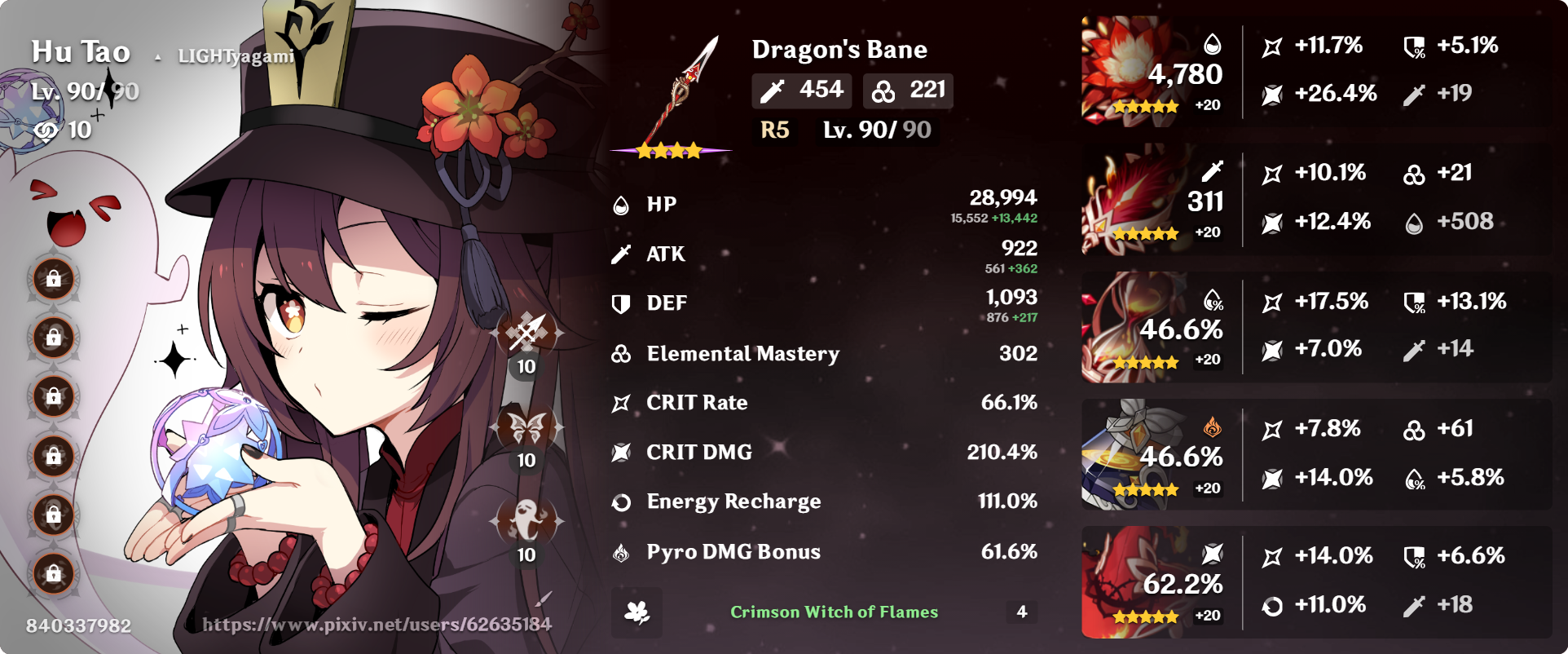Select the CRIT Rate stat icon

622,402
